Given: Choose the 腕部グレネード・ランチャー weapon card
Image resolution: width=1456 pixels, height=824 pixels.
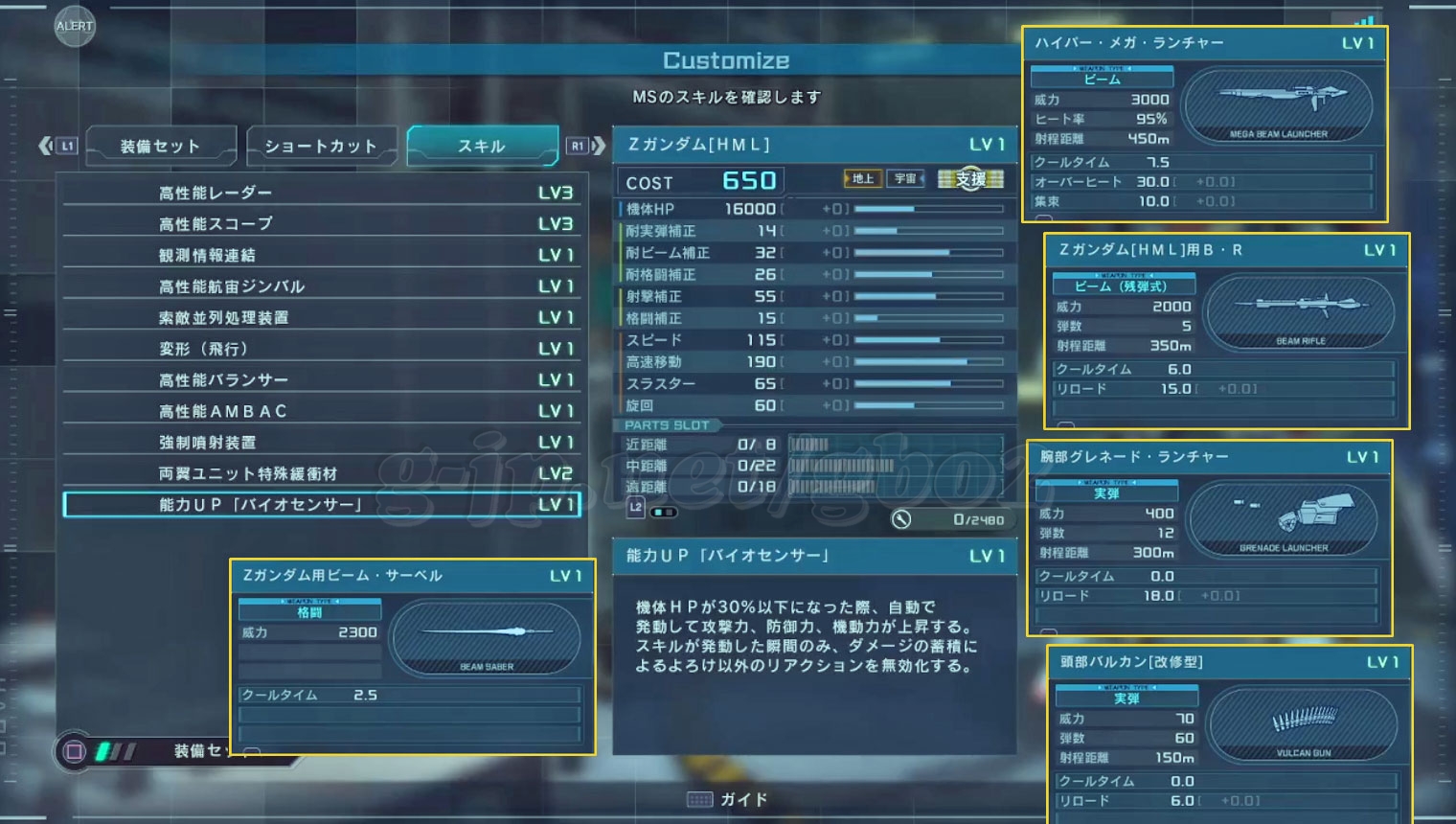Looking at the screenshot, I should click(1209, 538).
